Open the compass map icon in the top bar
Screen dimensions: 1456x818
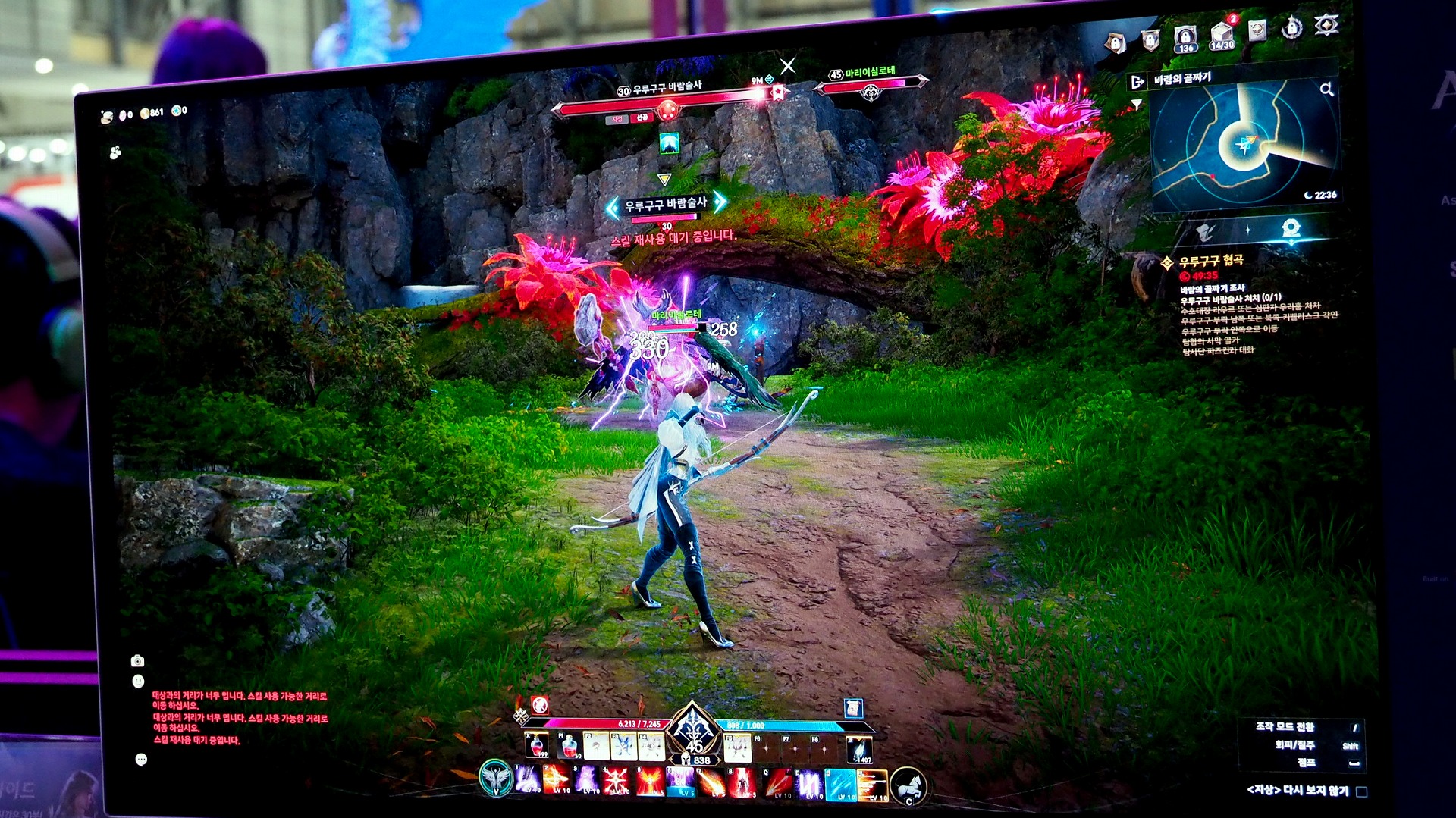pos(1257,31)
